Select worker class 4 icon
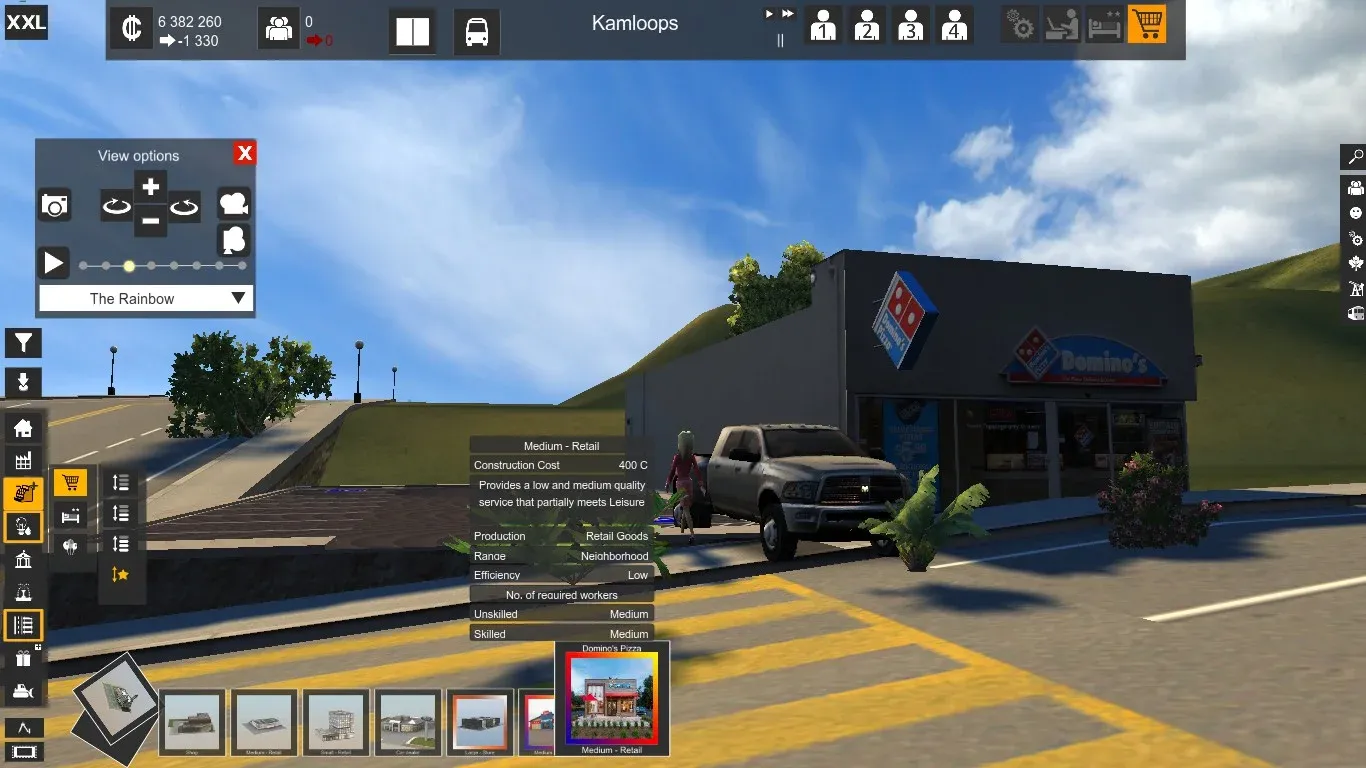 (x=955, y=25)
